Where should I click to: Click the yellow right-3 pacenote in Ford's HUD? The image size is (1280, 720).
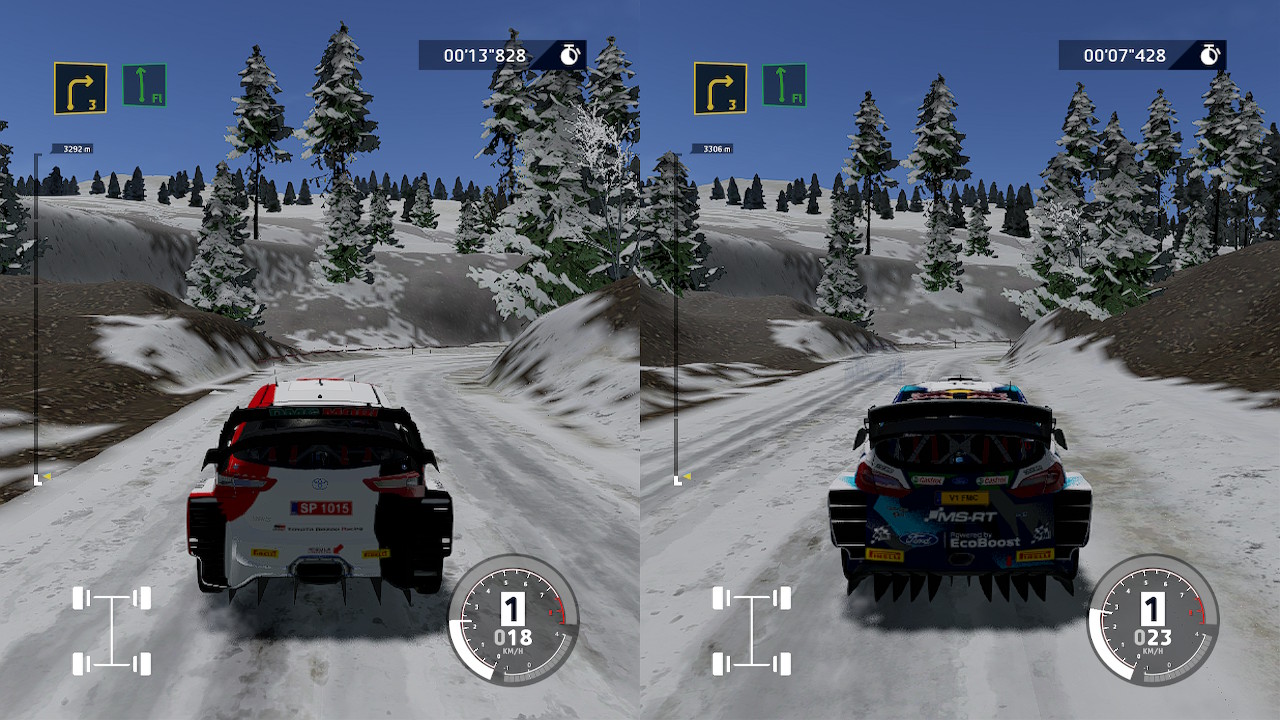point(720,88)
